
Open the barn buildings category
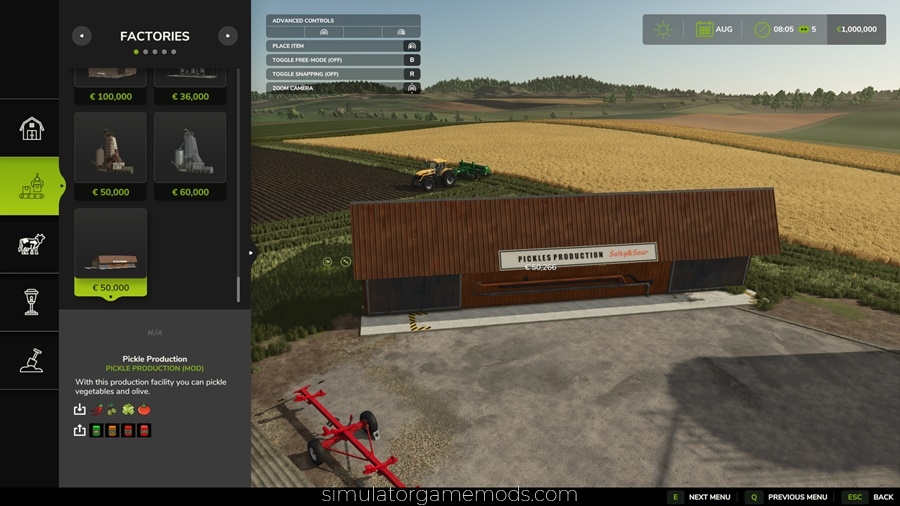[31, 128]
